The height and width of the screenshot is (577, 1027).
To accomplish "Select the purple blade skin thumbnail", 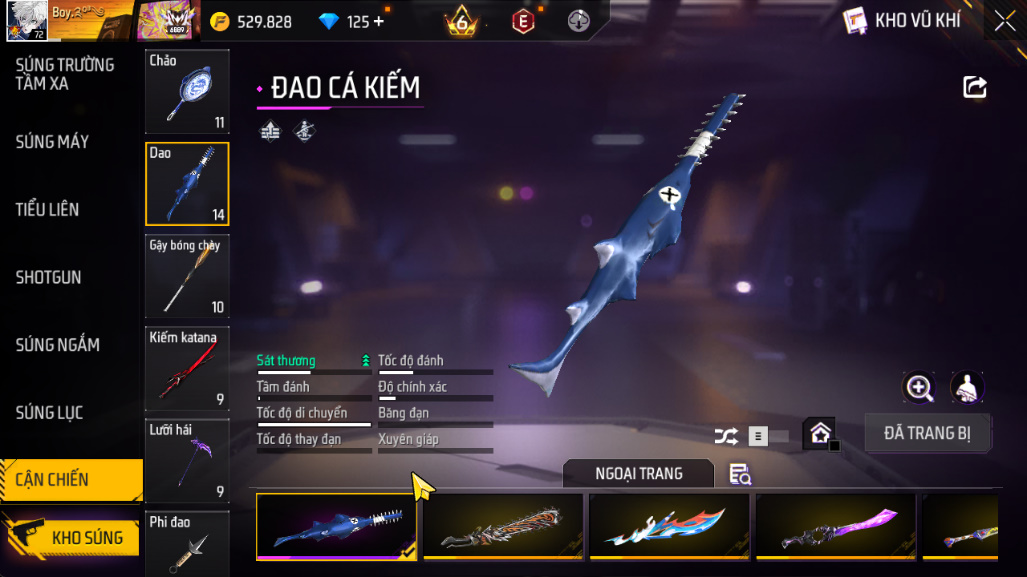I will 835,526.
